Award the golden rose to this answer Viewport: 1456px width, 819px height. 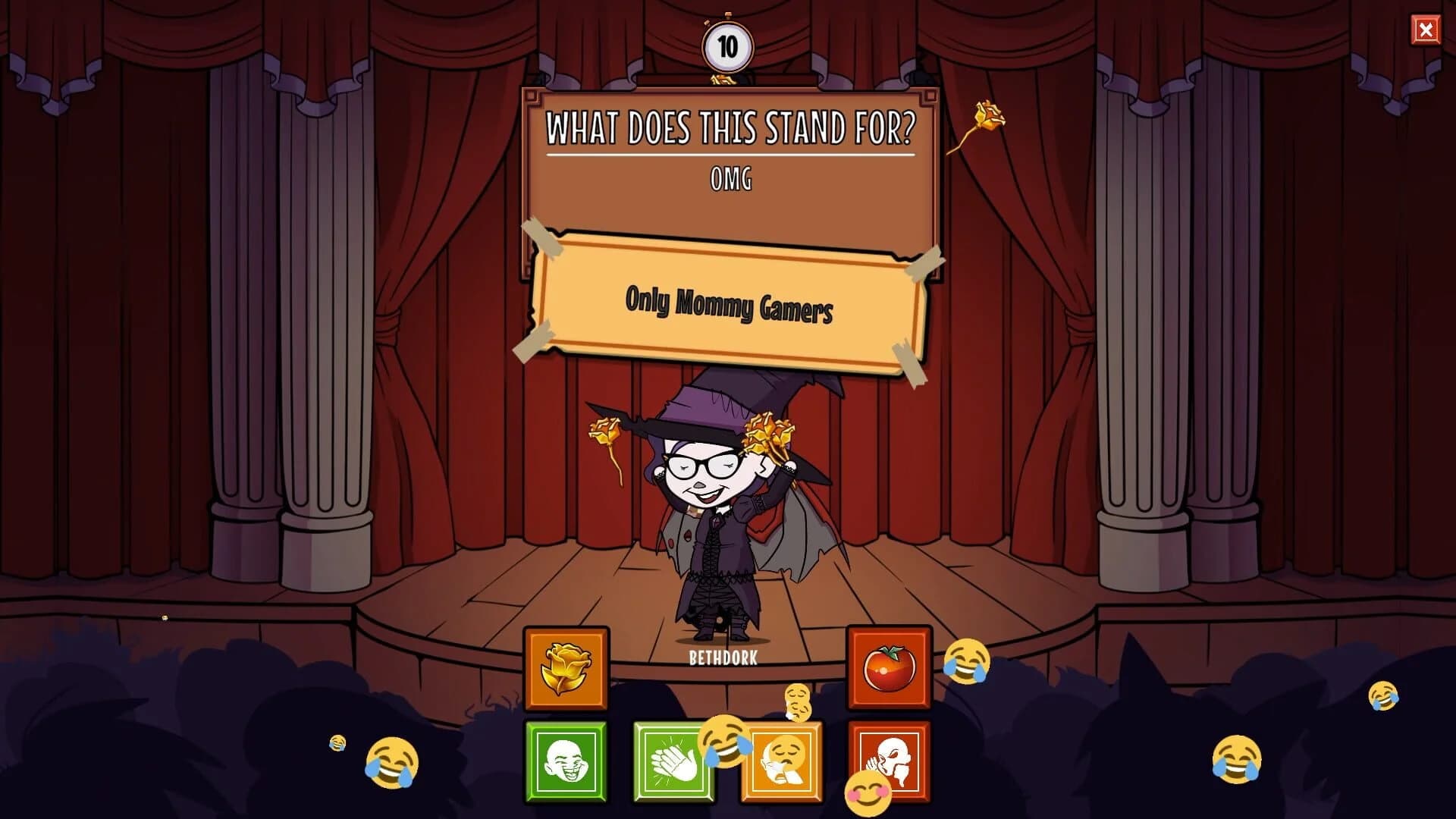565,667
